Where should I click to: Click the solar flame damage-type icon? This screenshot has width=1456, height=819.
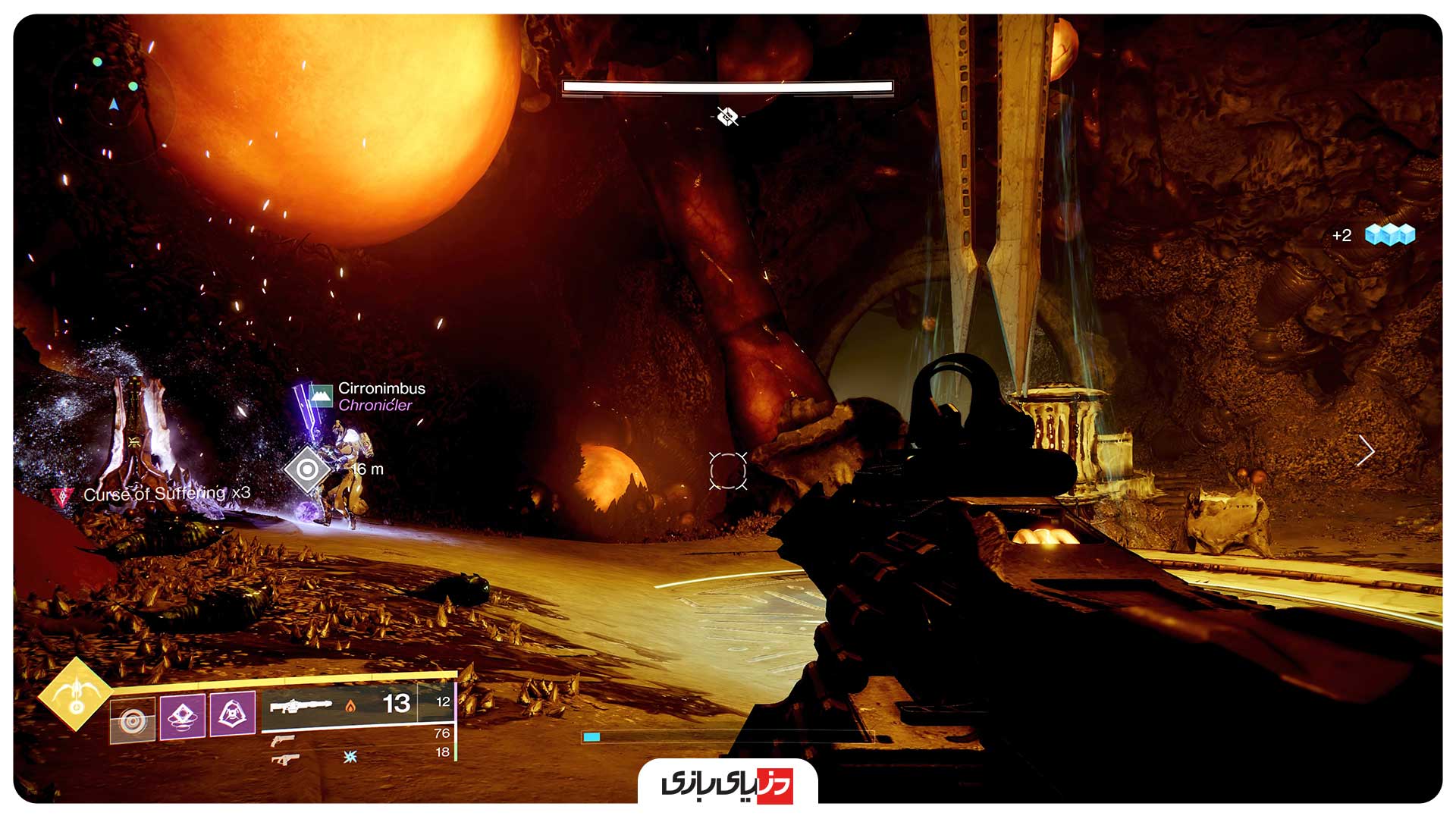(351, 707)
